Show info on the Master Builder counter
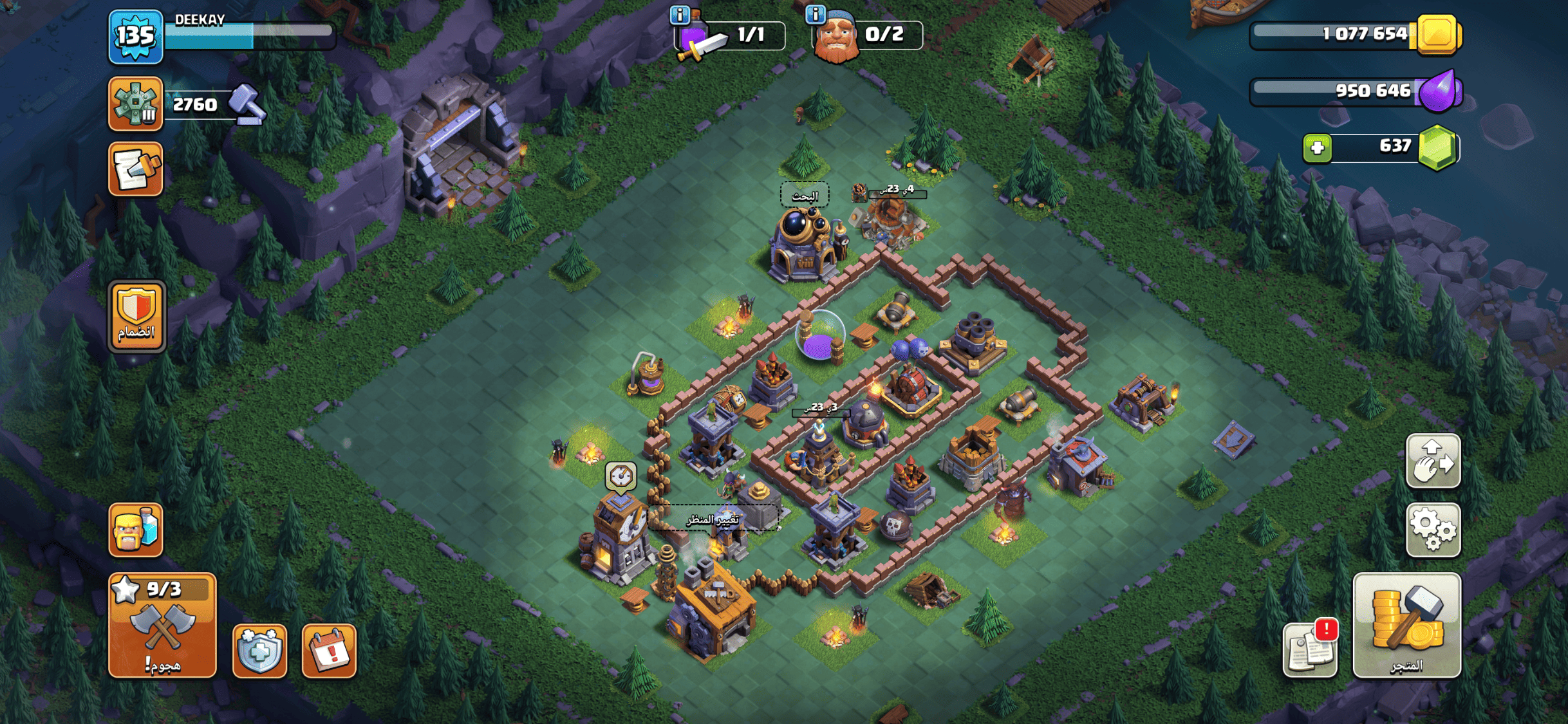 click(x=816, y=14)
